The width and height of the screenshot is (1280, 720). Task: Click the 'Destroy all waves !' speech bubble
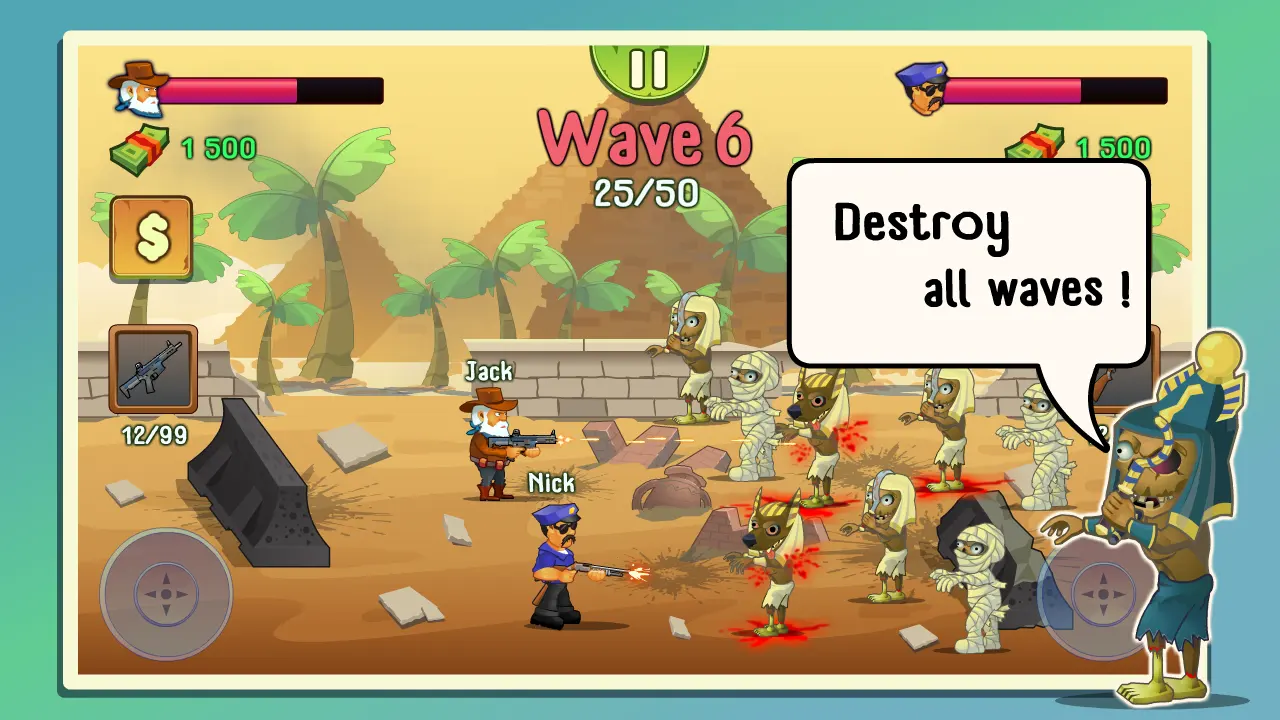point(970,260)
